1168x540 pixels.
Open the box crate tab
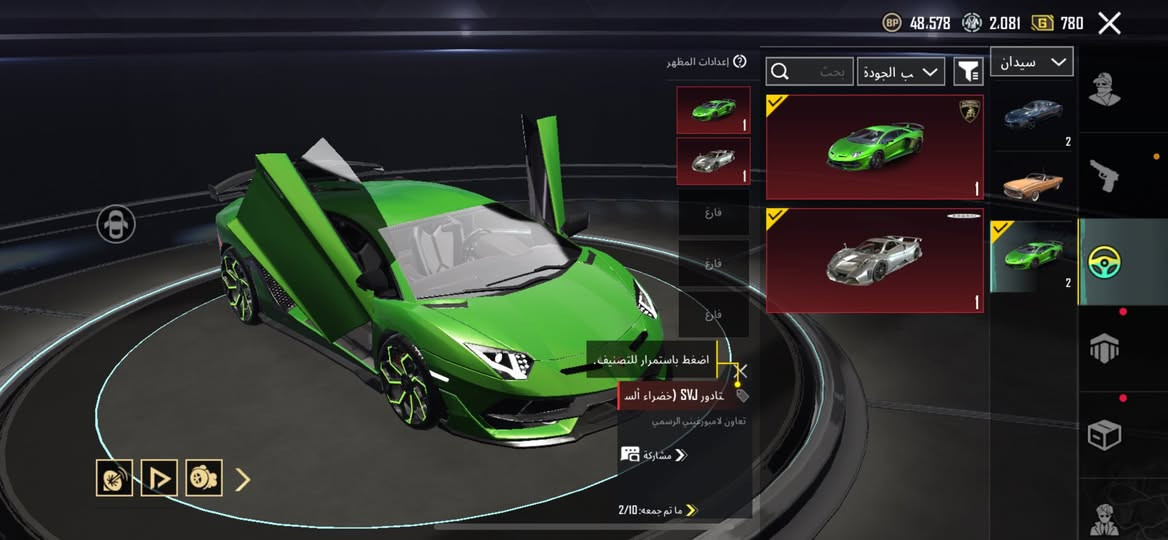click(1104, 435)
